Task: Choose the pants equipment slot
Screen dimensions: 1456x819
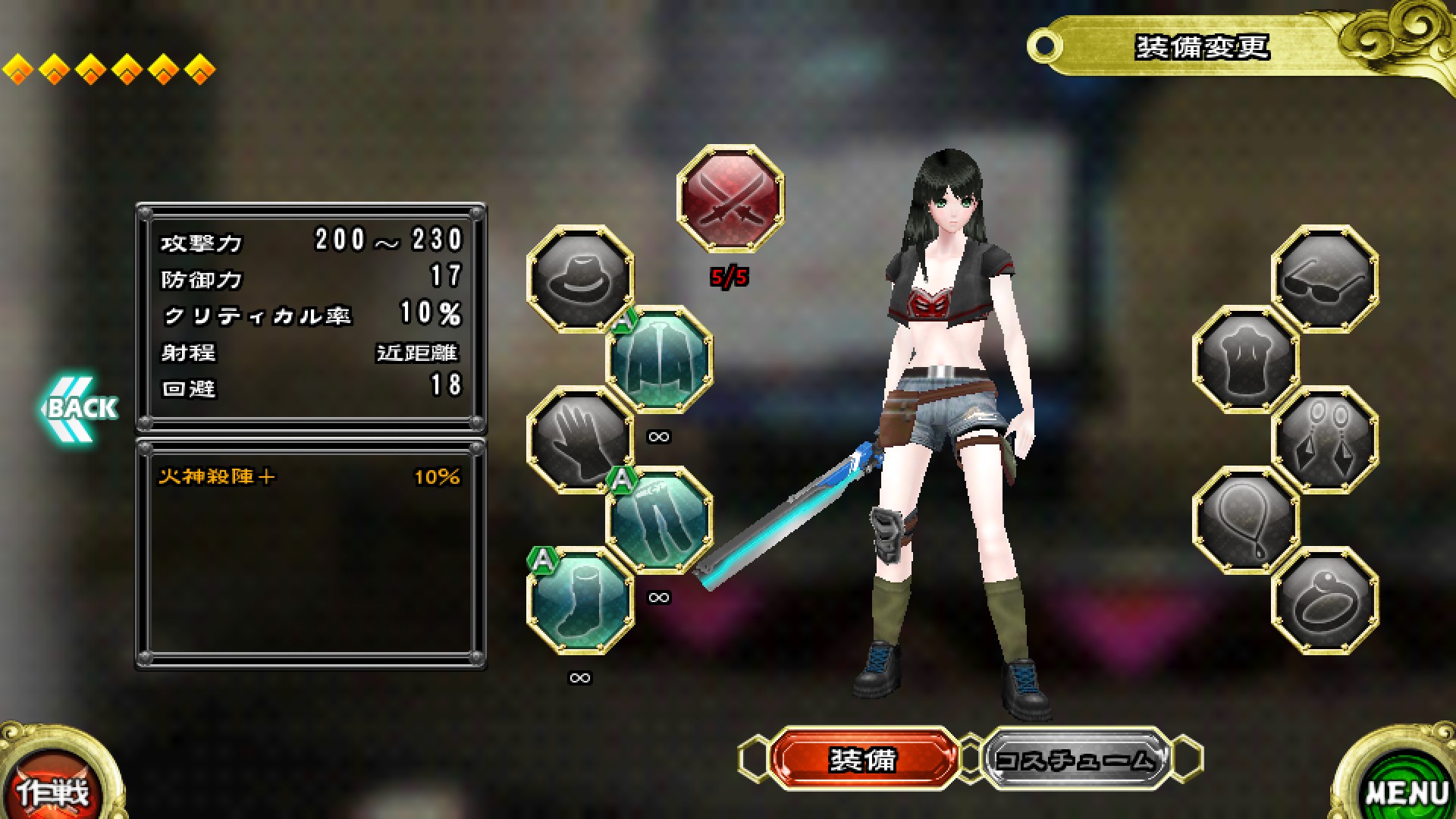Action: 660,520
